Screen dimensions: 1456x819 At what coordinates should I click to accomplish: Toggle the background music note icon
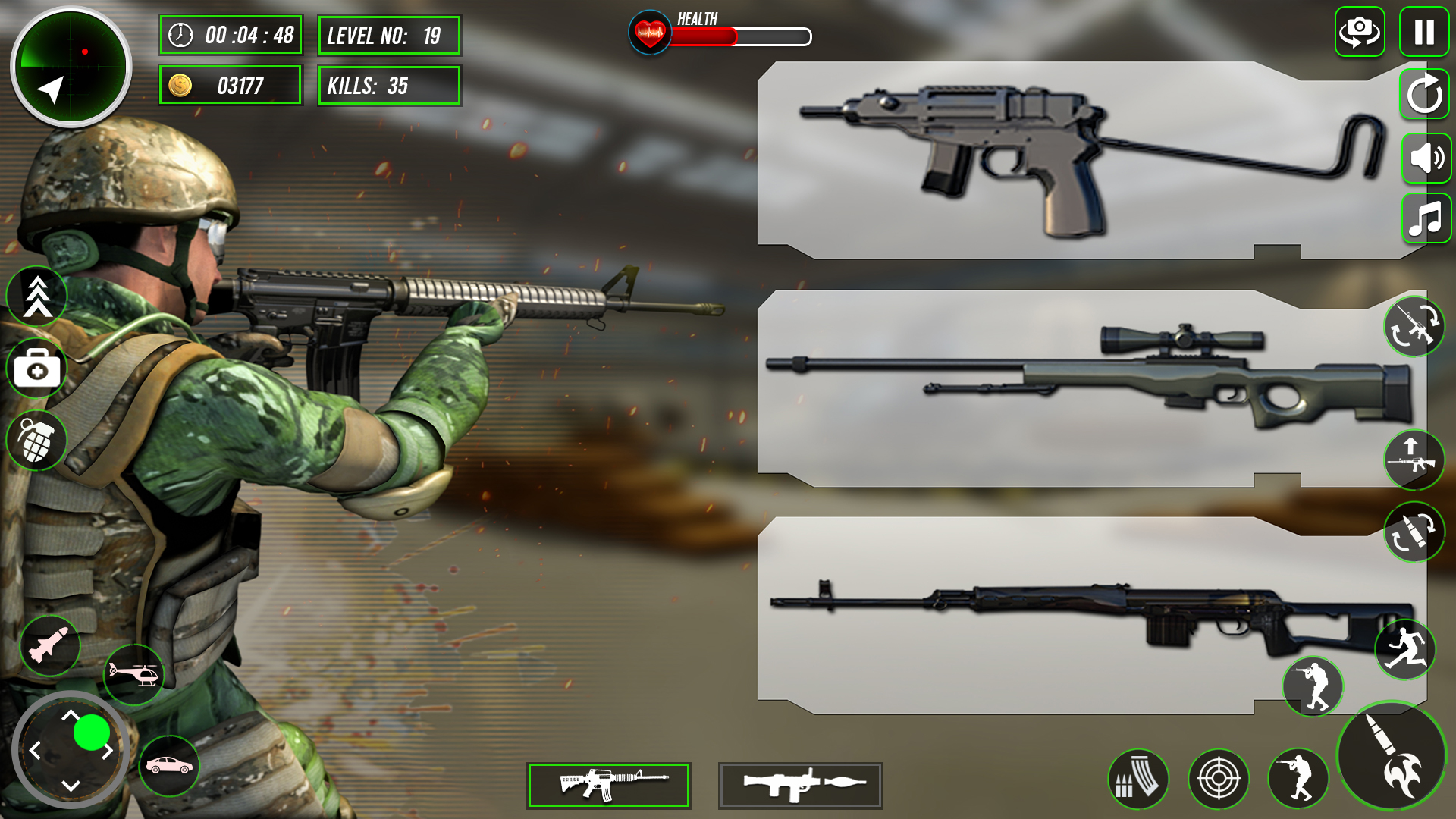point(1425,221)
